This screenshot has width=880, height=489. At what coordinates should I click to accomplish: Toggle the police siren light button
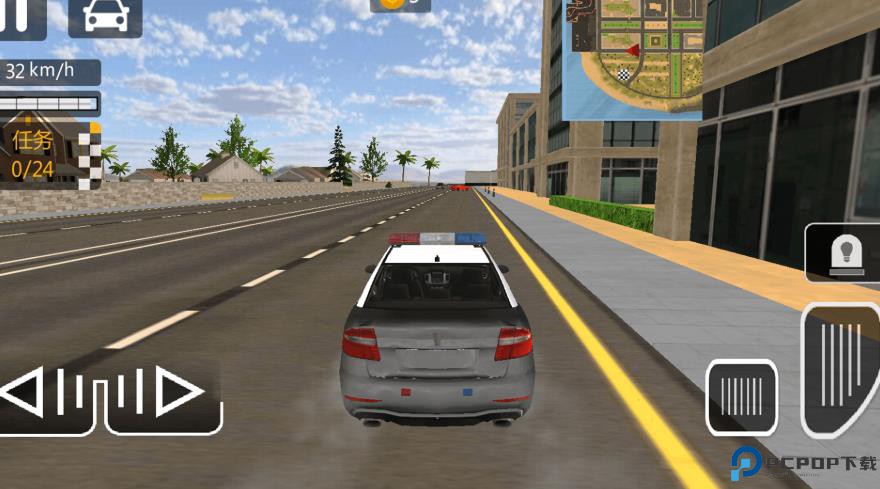(x=842, y=253)
